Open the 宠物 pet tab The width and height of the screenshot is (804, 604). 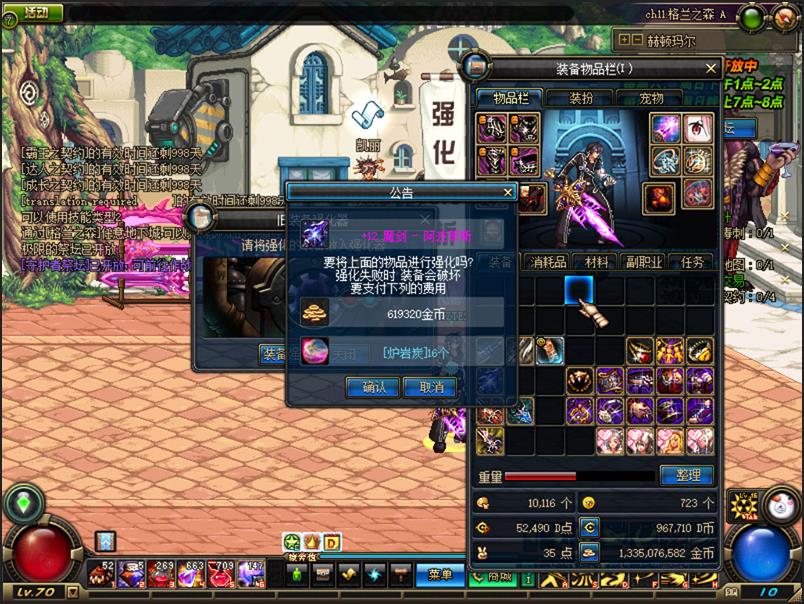651,98
